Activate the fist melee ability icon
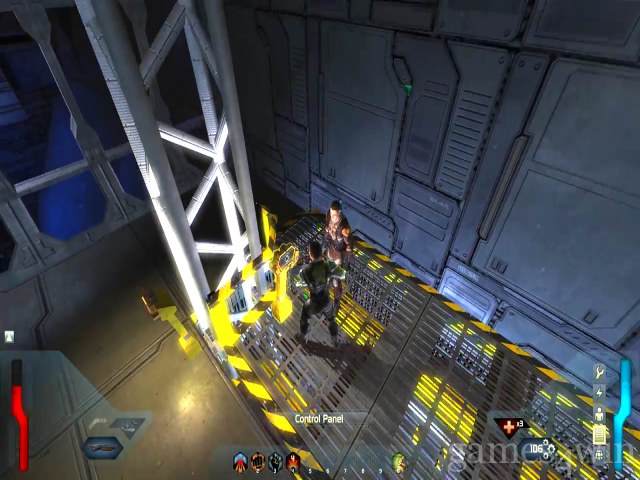The width and height of the screenshot is (640, 480). click(x=258, y=462)
